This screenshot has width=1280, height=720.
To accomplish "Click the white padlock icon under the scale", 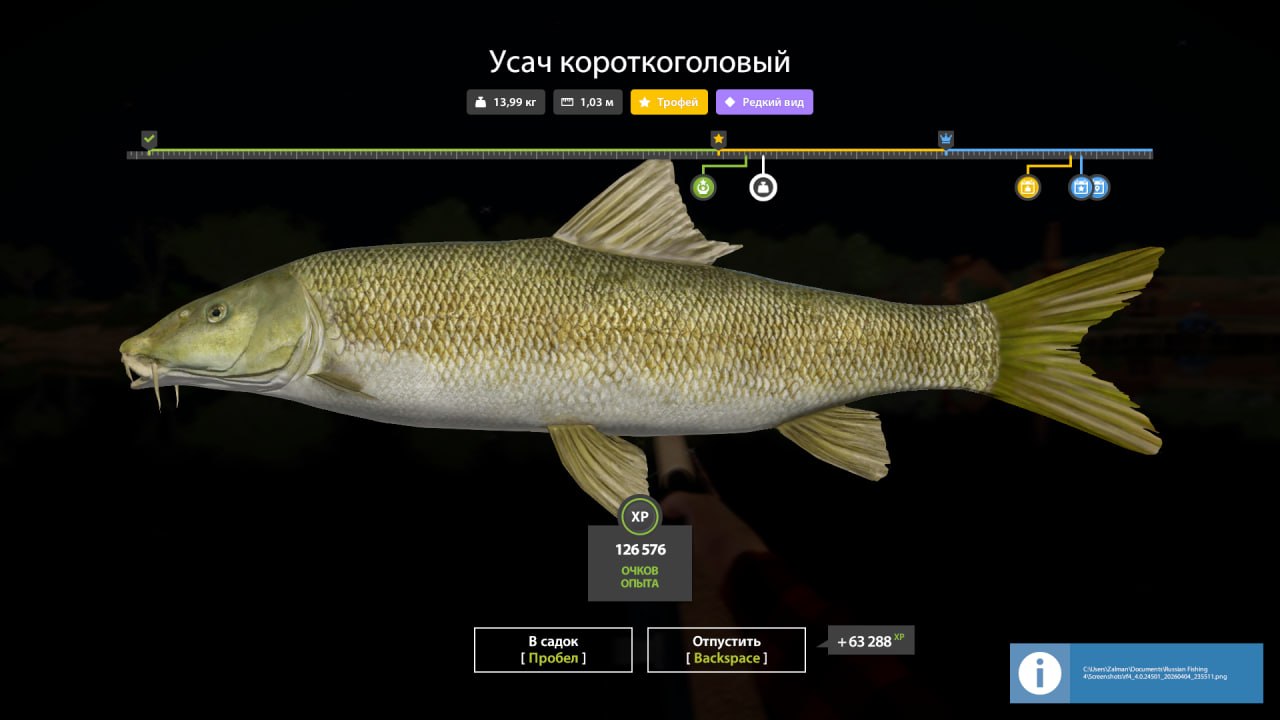I will pos(763,186).
